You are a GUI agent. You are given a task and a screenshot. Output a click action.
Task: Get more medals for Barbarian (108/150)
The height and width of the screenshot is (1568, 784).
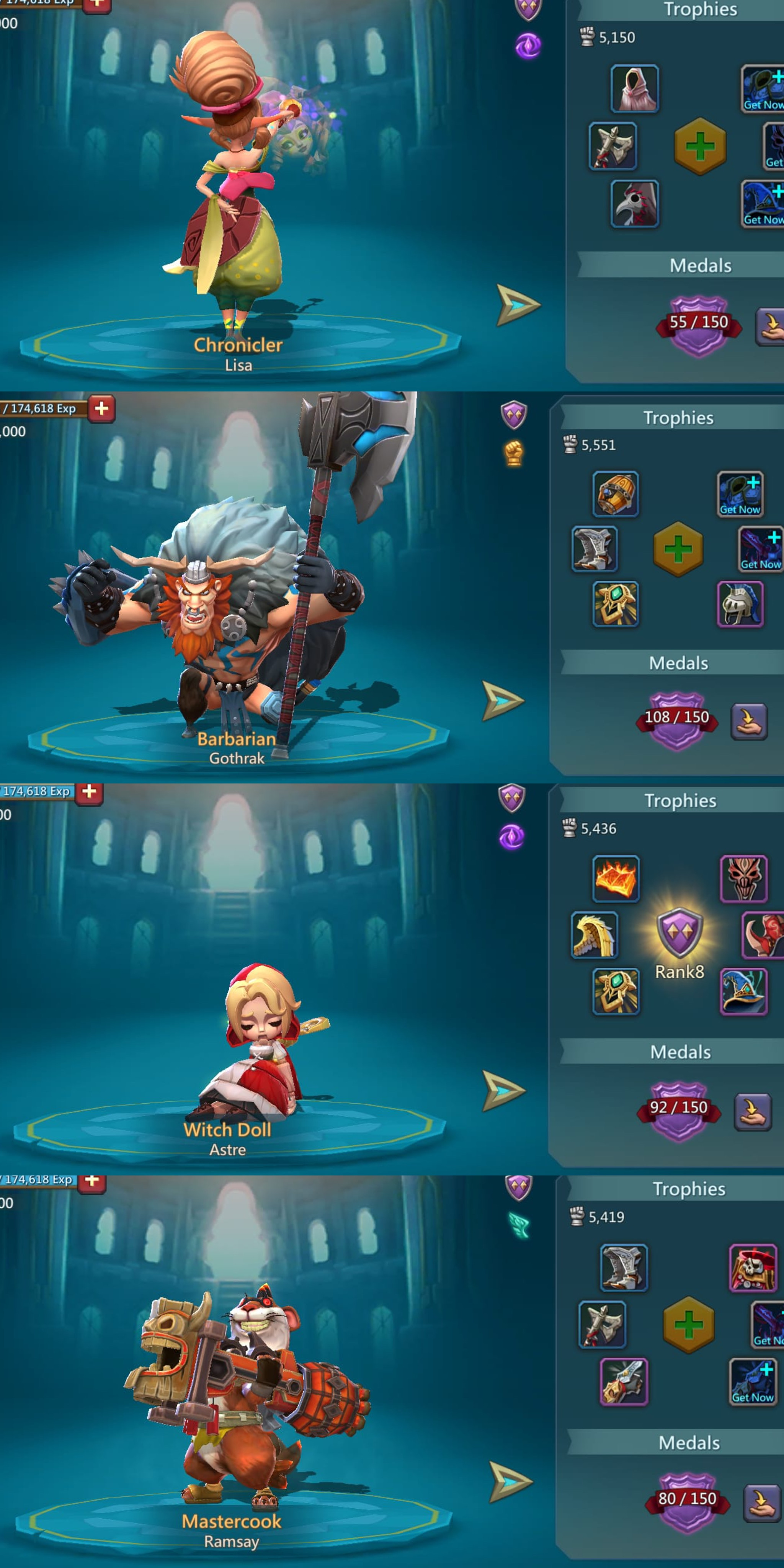click(748, 721)
